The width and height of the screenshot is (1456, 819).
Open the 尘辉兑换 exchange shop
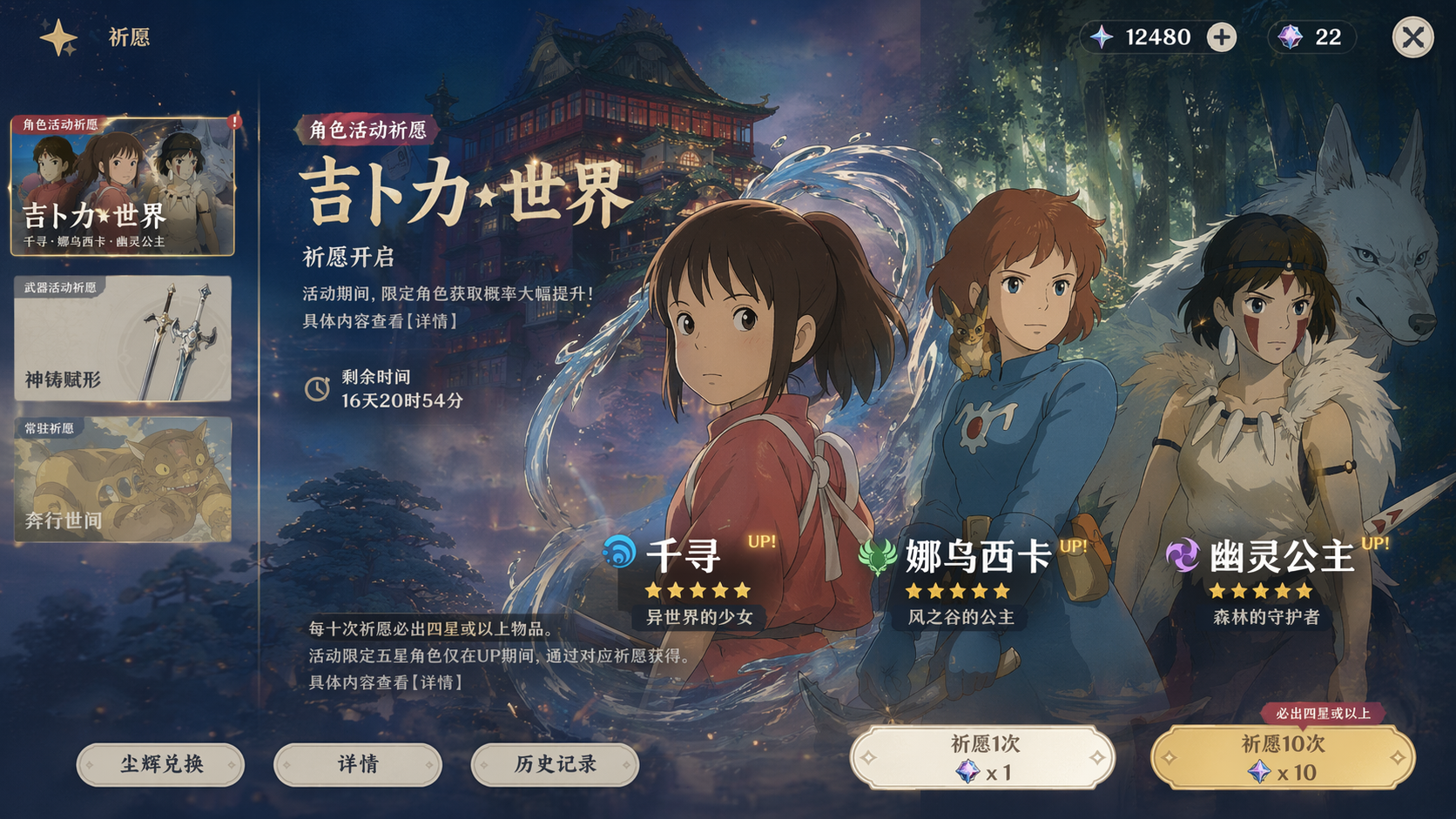161,765
